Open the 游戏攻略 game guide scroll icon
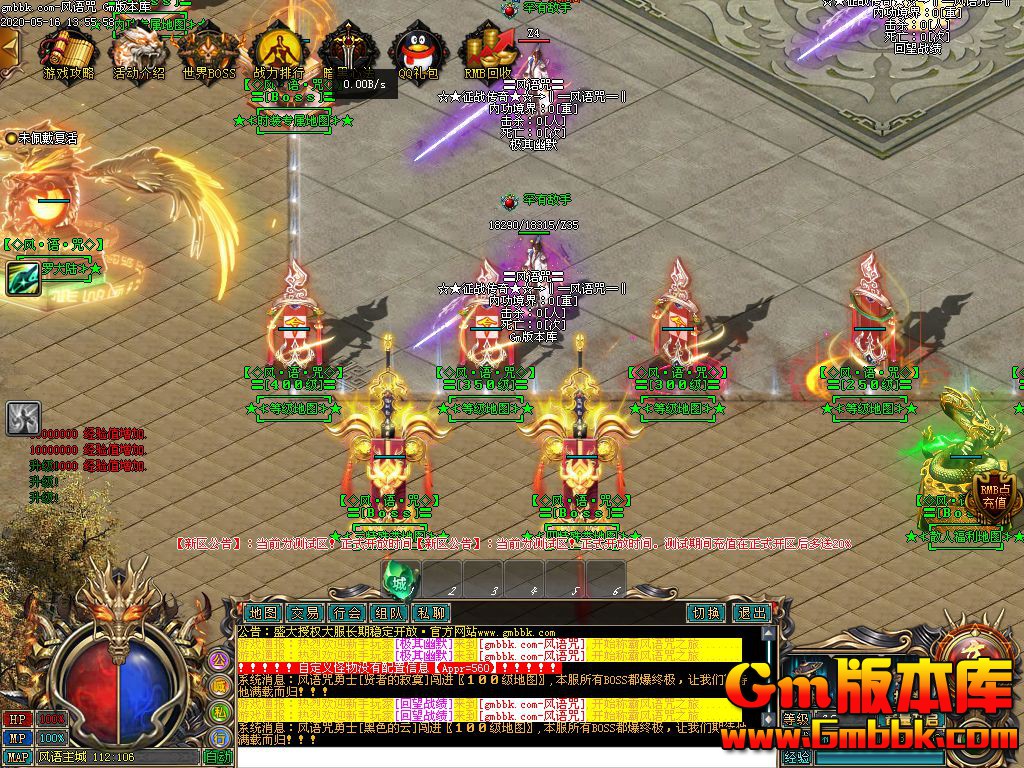Image resolution: width=1024 pixels, height=768 pixels. pyautogui.click(x=68, y=50)
